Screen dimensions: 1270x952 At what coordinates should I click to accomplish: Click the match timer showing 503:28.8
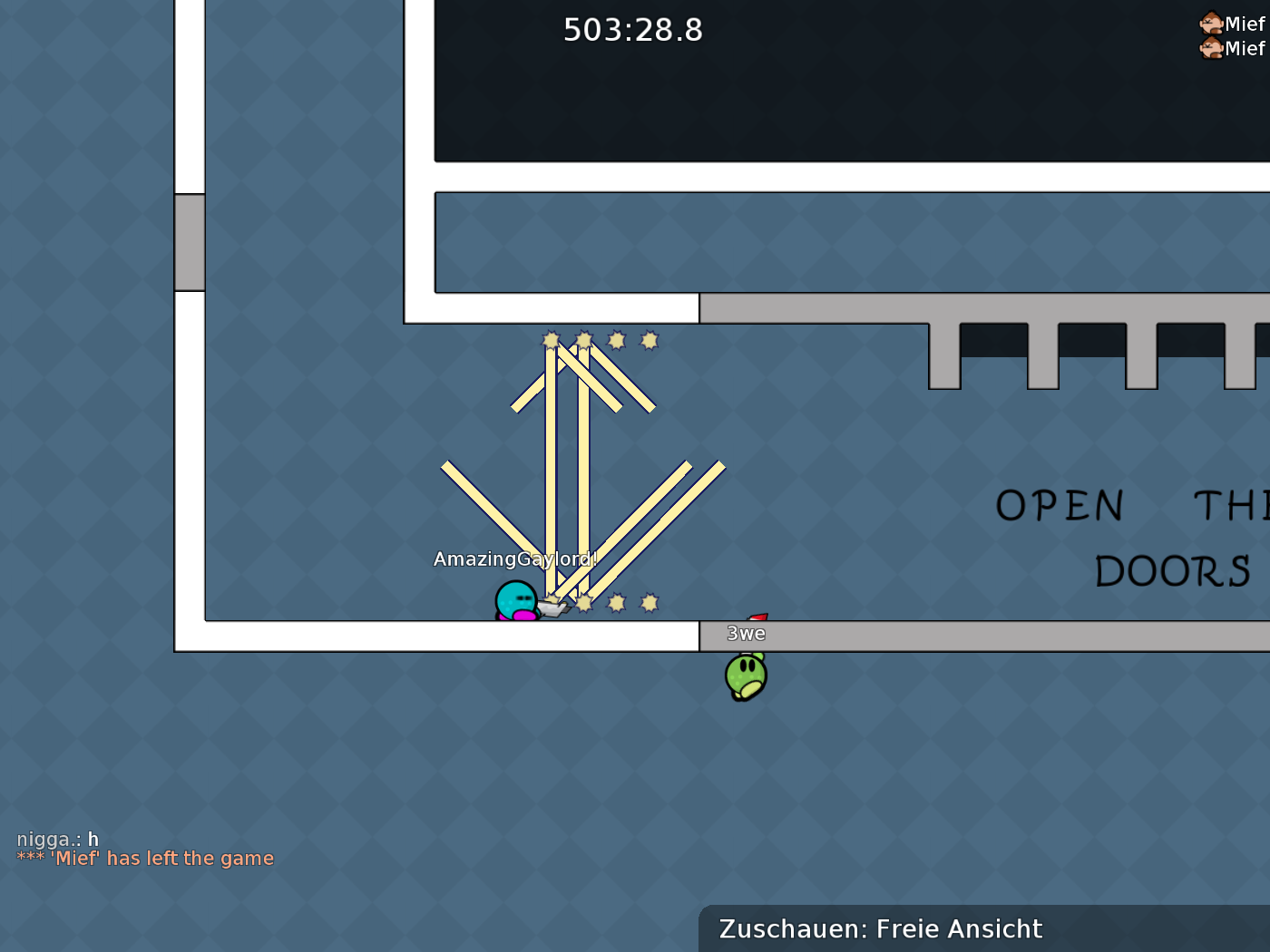pos(632,30)
